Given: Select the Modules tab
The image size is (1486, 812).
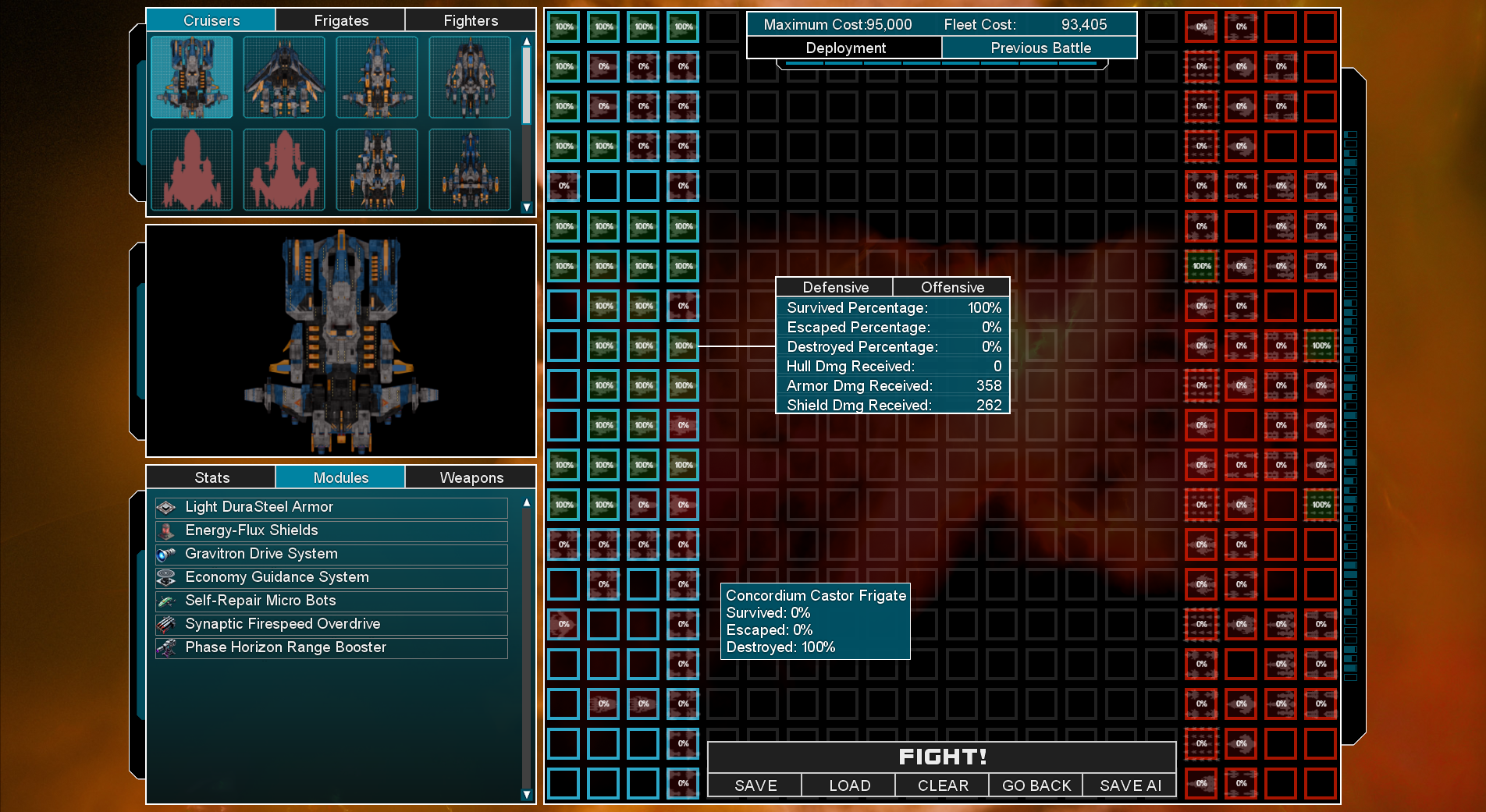Looking at the screenshot, I should tap(340, 477).
